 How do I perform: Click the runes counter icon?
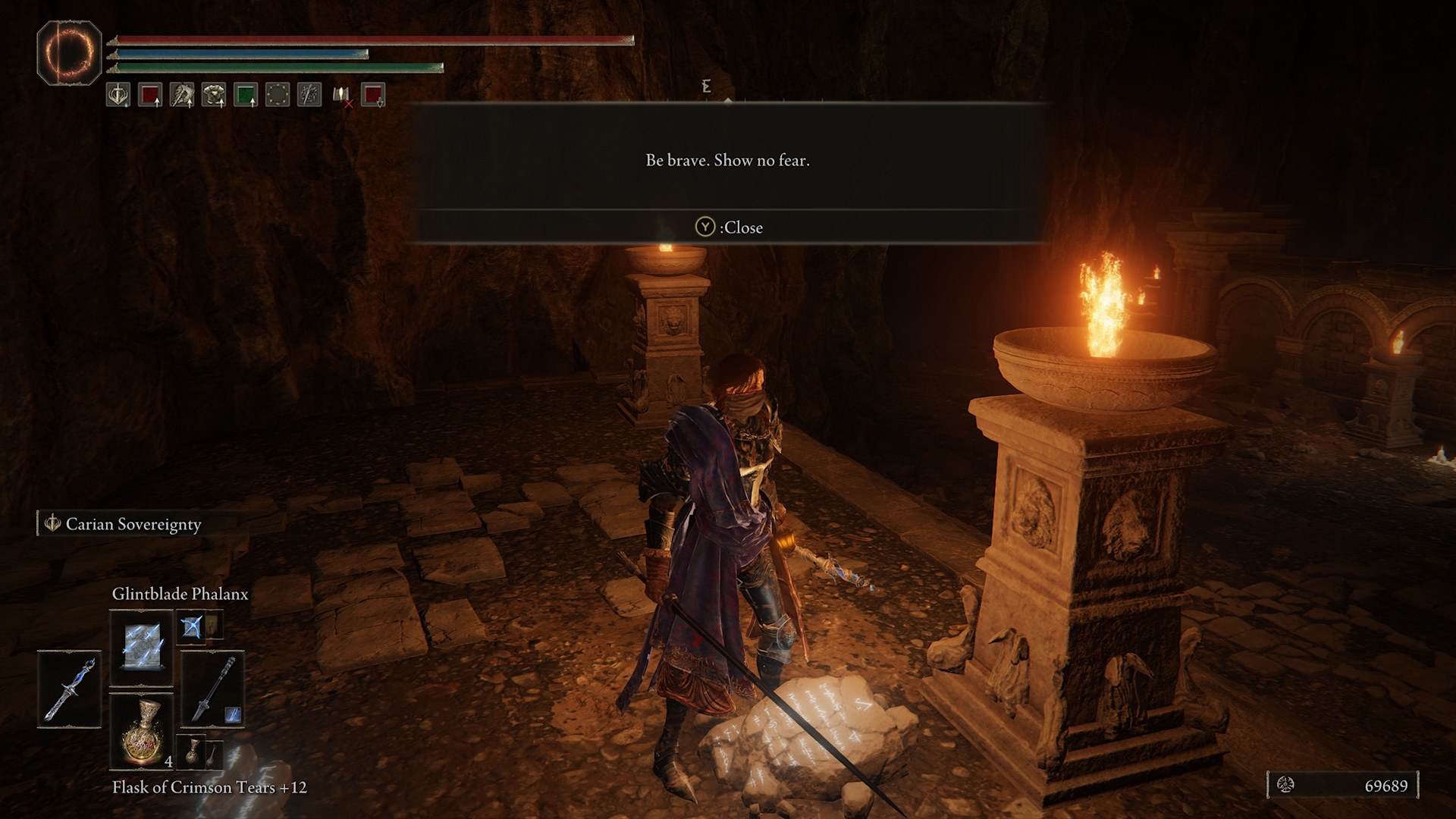tap(1286, 785)
